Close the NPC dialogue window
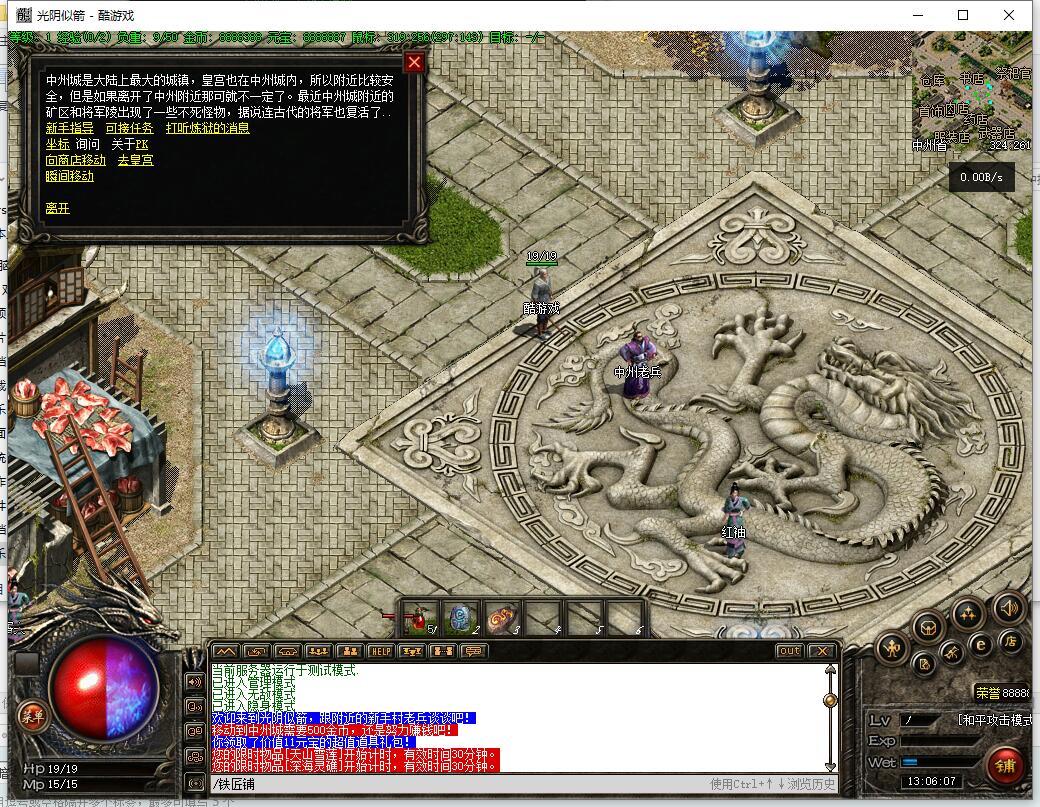The width and height of the screenshot is (1040, 807). [414, 62]
